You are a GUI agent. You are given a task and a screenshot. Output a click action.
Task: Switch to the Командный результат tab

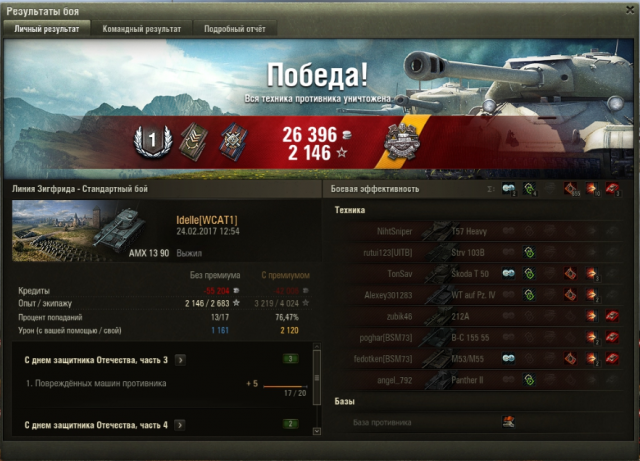click(x=141, y=29)
